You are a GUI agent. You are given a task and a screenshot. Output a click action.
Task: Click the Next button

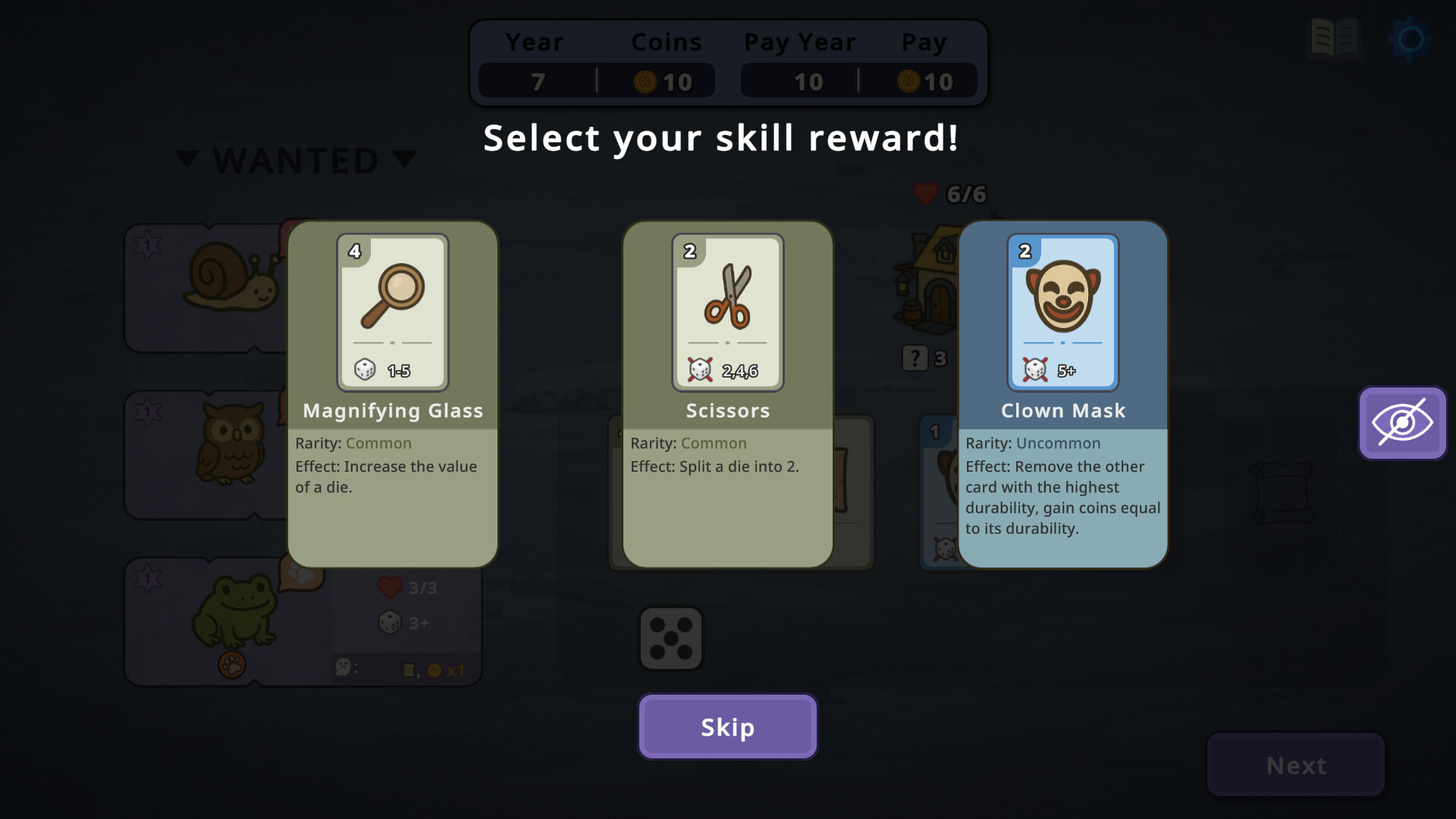pos(1294,765)
